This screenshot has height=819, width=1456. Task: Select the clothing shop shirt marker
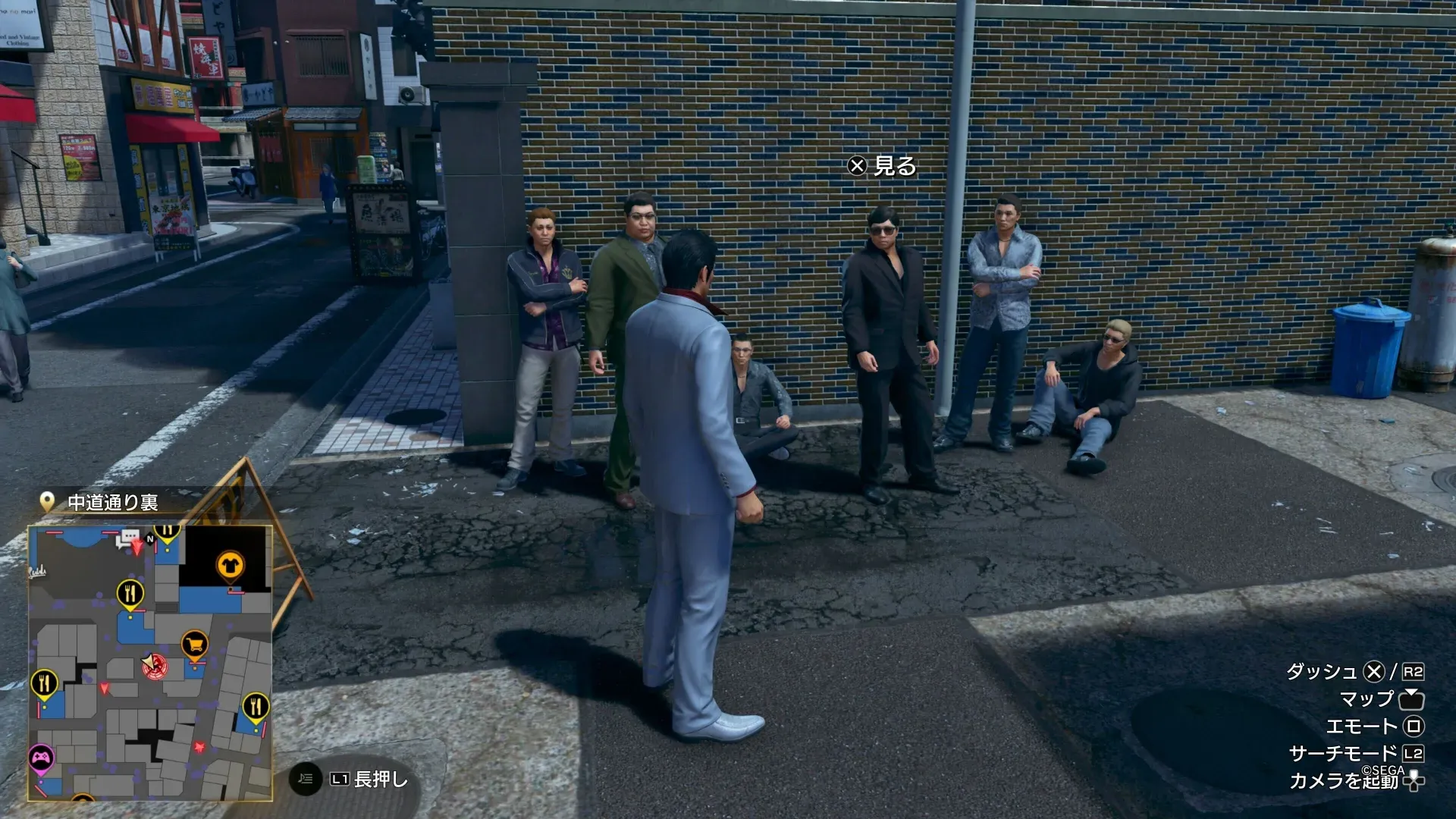229,565
